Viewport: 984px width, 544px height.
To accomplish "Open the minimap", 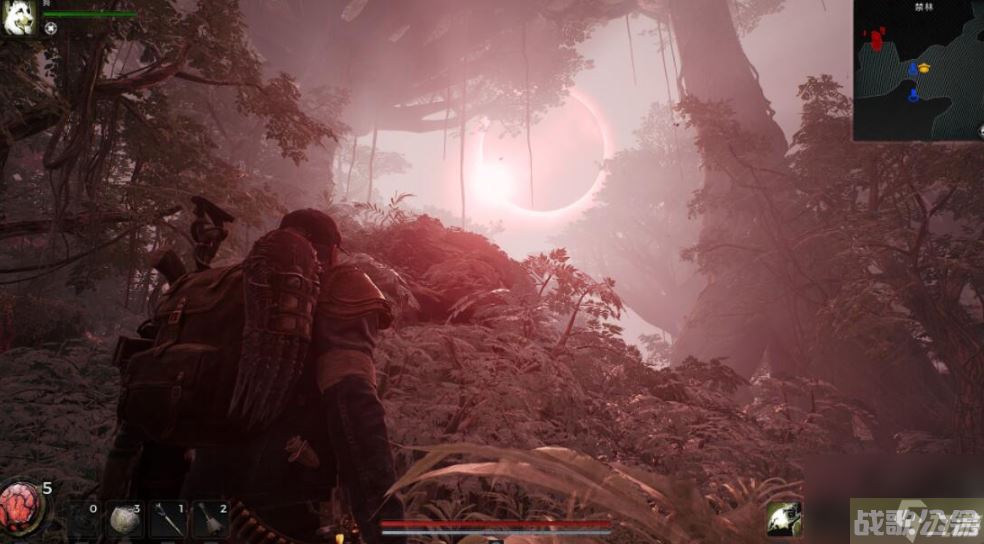I will point(918,70).
